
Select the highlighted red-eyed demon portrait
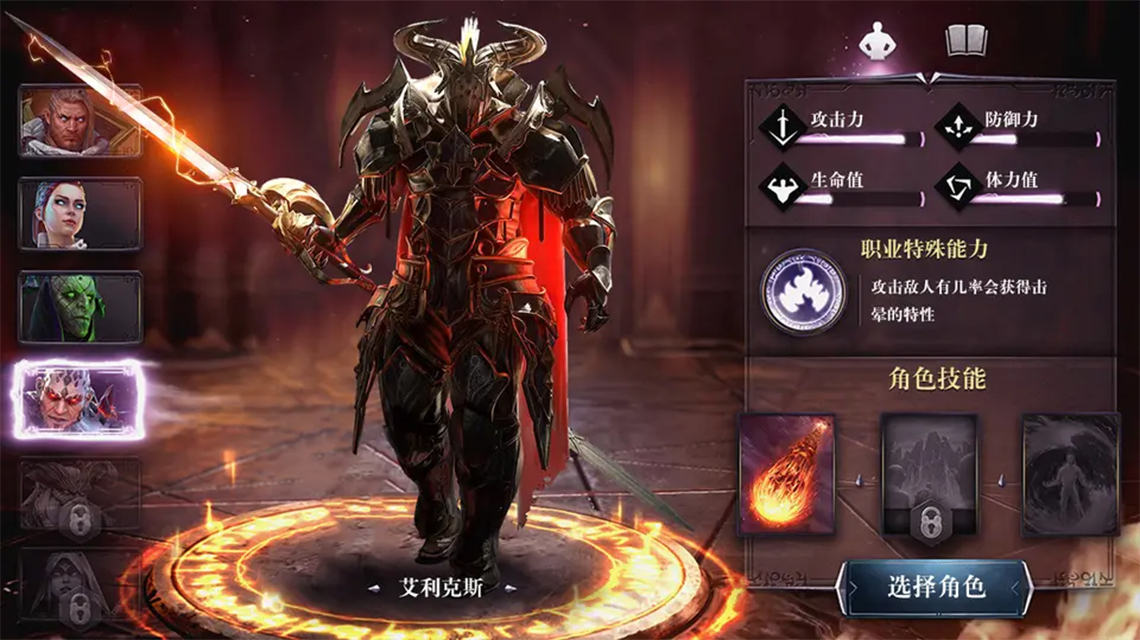click(x=80, y=399)
